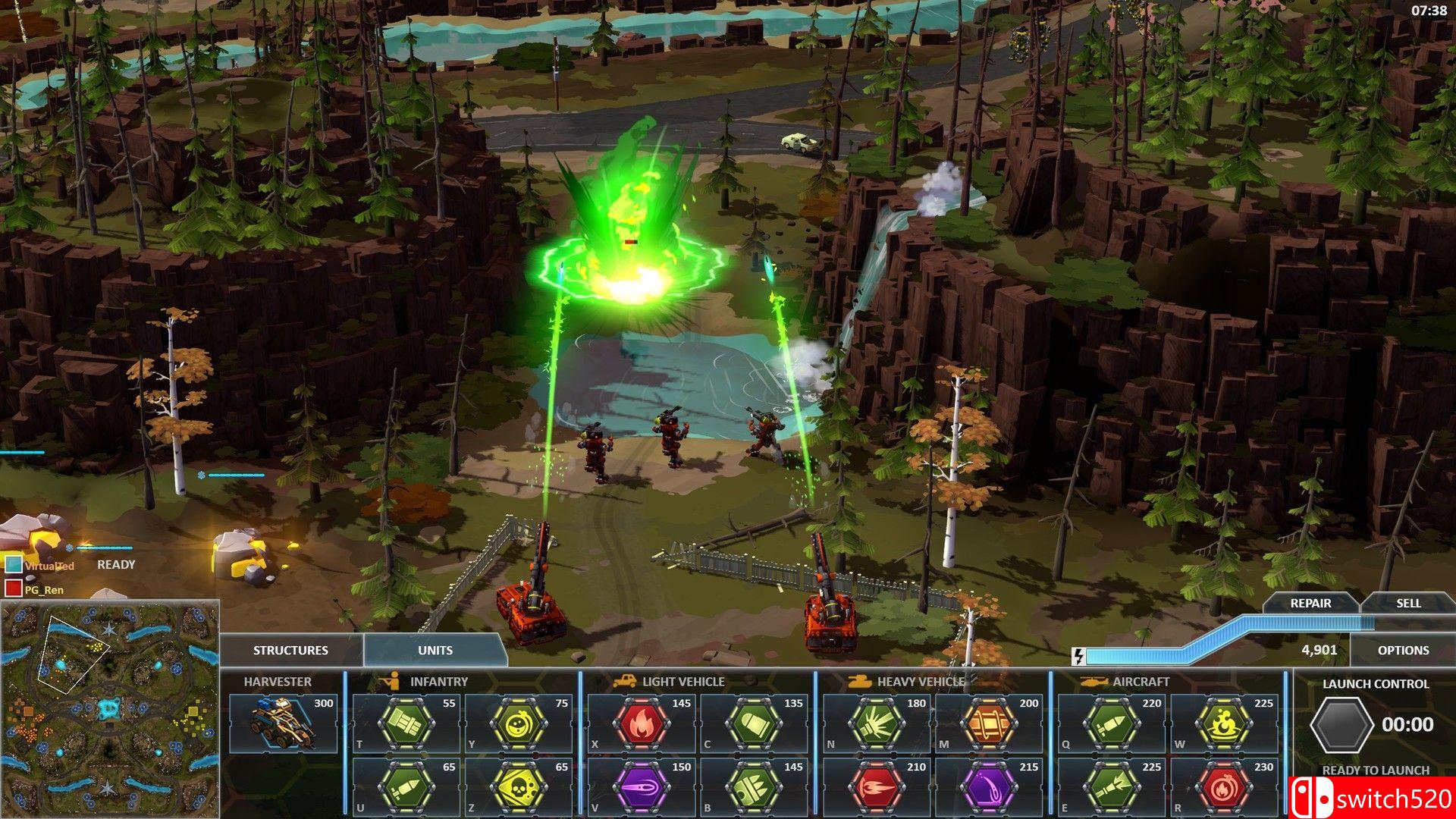Select the purple 215-cost heavy vehicle
The image size is (1456, 819).
(989, 787)
